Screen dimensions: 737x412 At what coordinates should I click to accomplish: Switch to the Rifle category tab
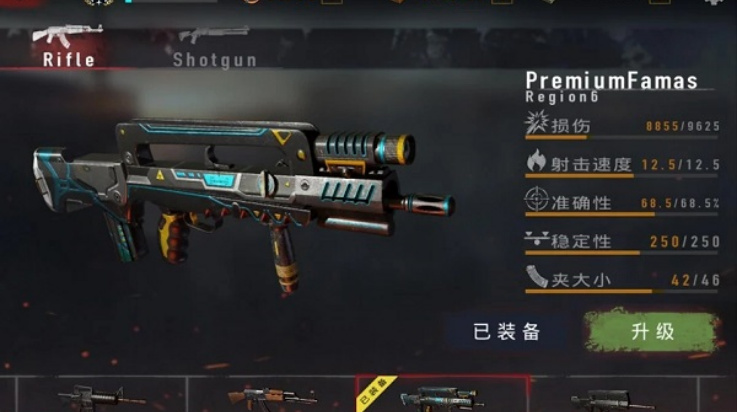(x=68, y=45)
